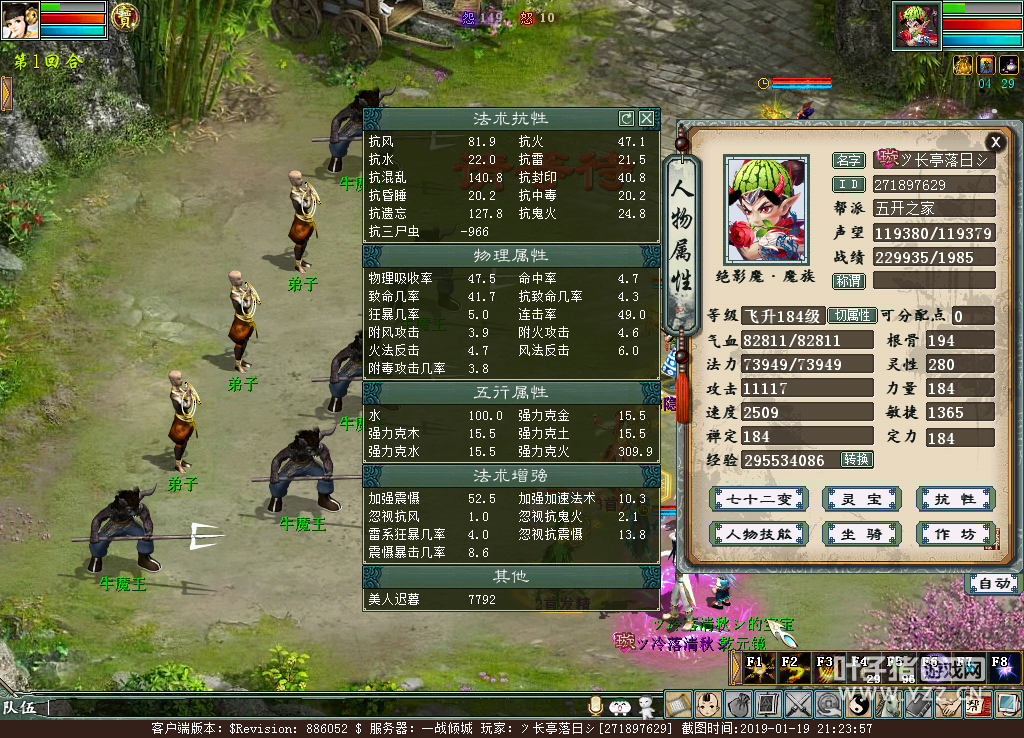Click the player portrait in top-left corner

tap(20, 20)
